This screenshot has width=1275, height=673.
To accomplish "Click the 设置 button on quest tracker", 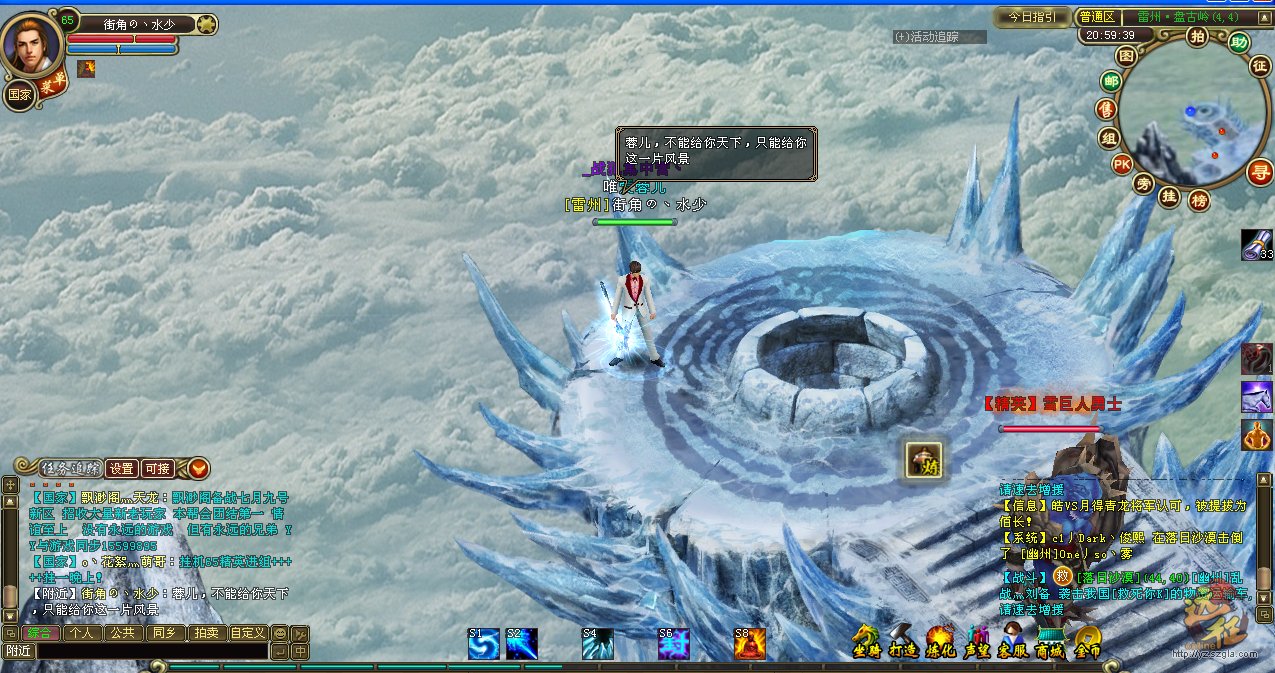I will pyautogui.click(x=122, y=468).
